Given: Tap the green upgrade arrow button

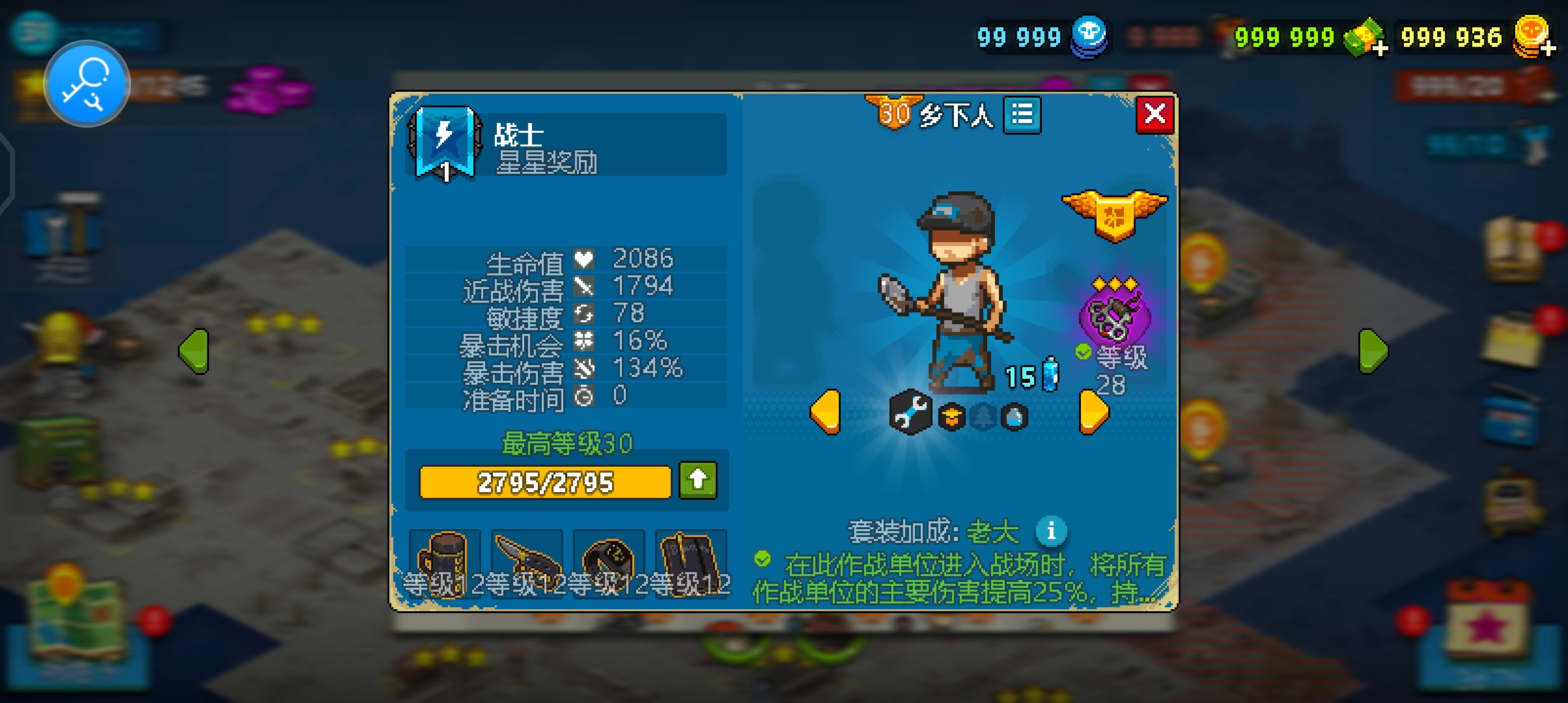Looking at the screenshot, I should click(x=697, y=480).
